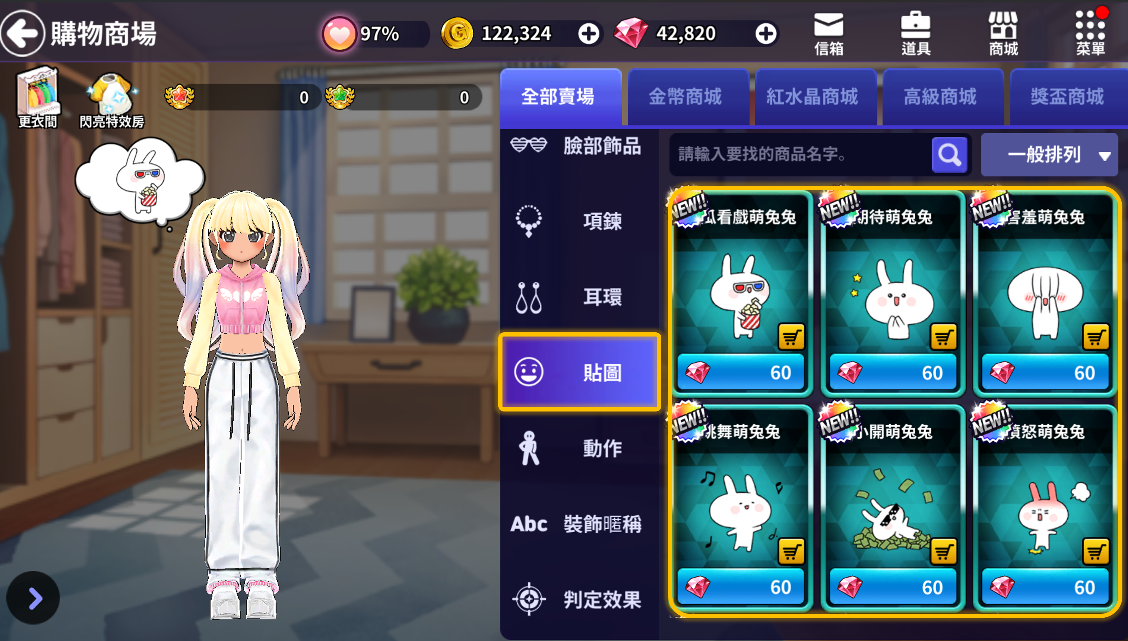
Task: Switch to the 高級商城 tab
Action: tap(940, 97)
